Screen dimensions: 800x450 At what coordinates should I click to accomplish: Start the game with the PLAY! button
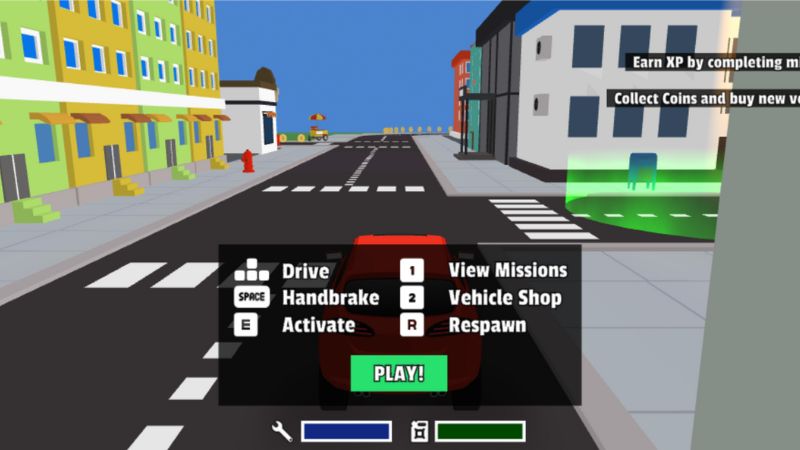tap(399, 374)
